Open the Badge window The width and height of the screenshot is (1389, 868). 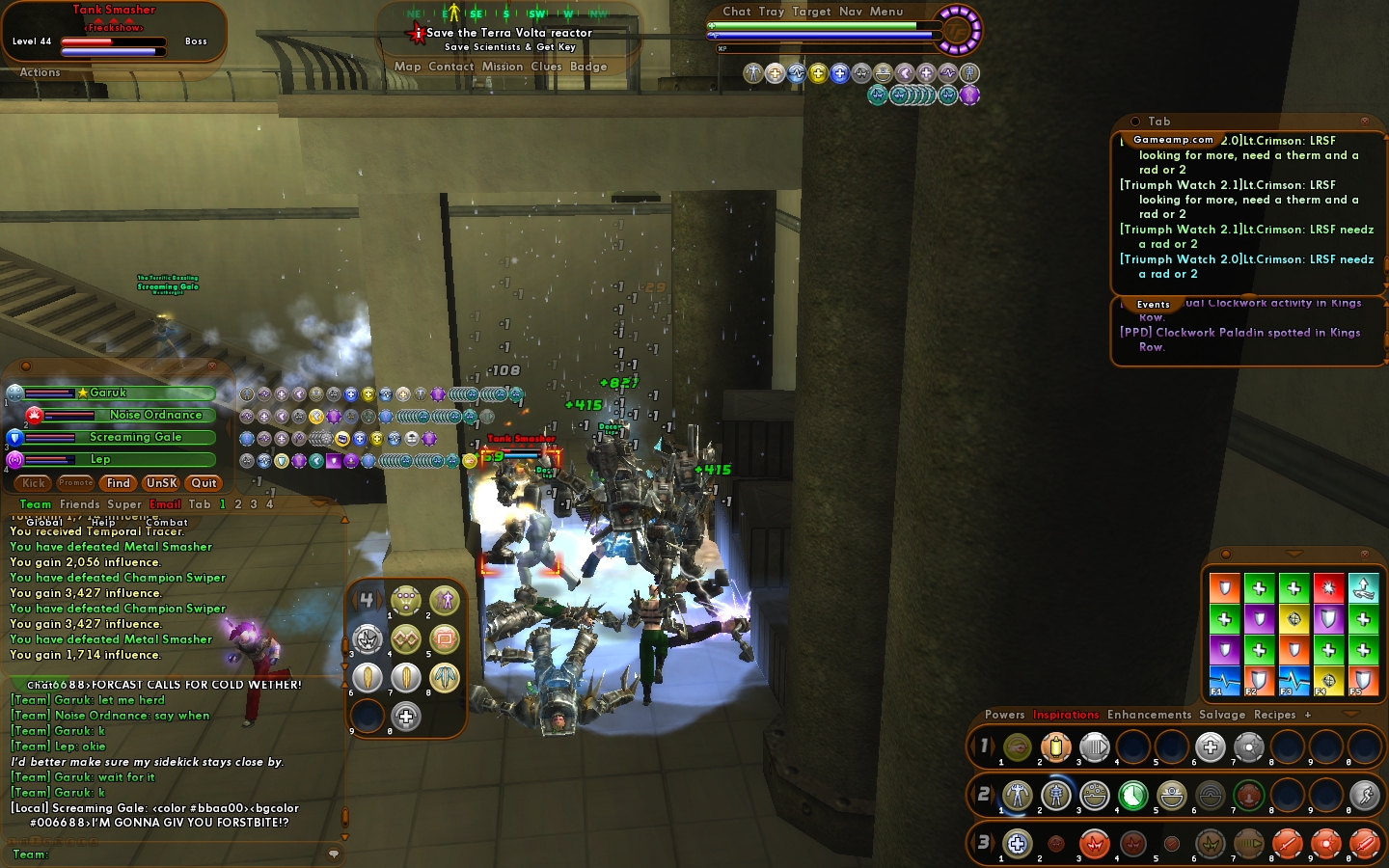tap(588, 67)
